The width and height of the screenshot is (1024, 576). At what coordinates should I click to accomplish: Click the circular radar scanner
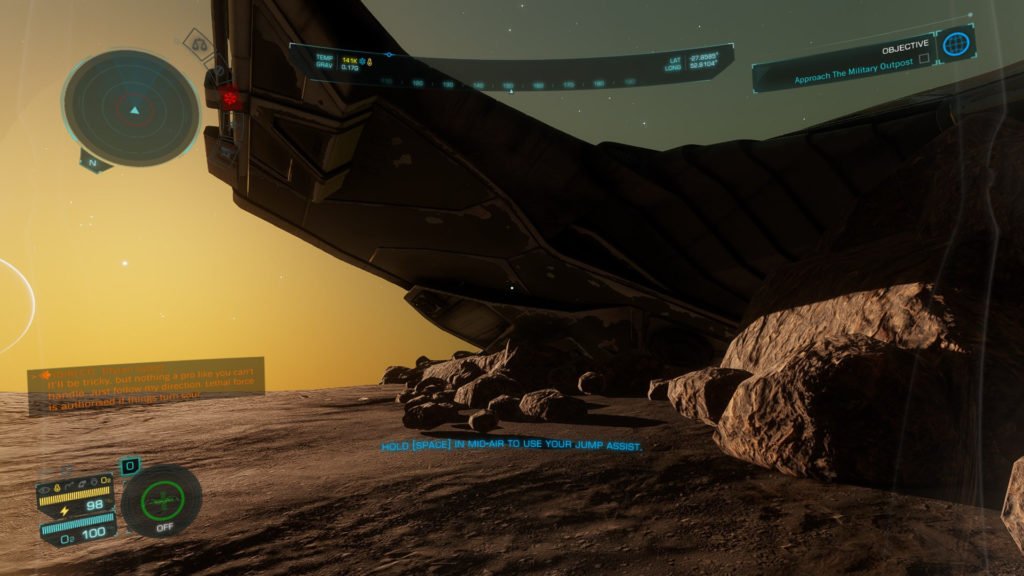tap(131, 106)
